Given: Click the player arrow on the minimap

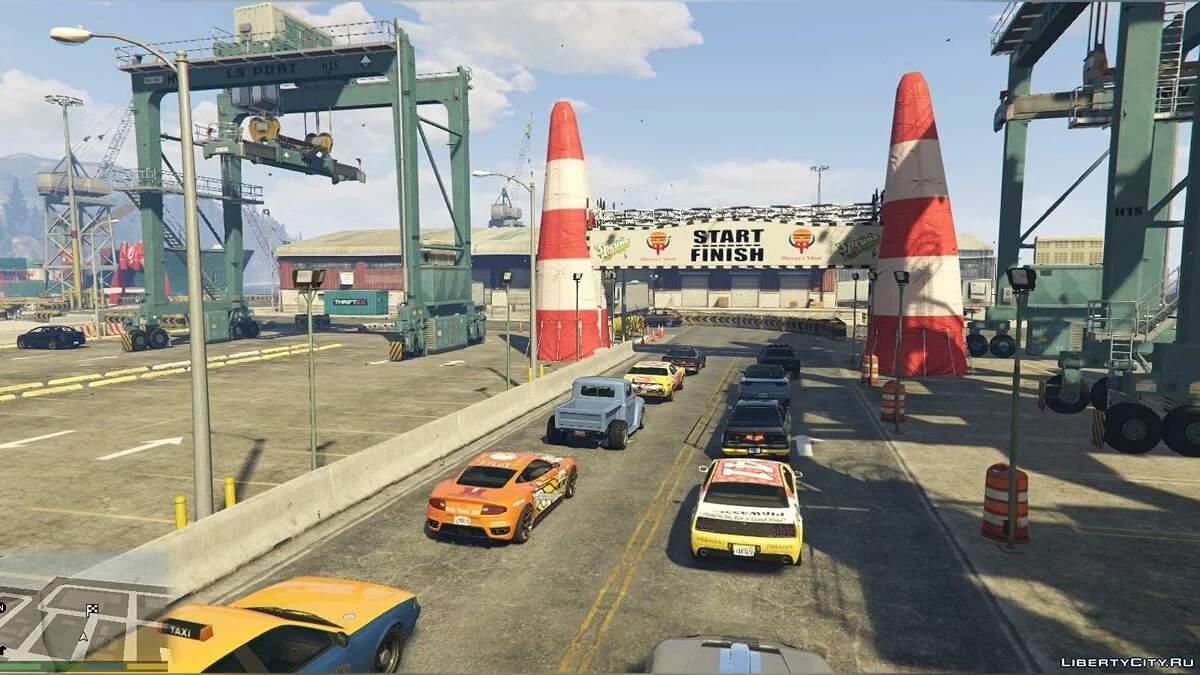Looking at the screenshot, I should [84, 635].
